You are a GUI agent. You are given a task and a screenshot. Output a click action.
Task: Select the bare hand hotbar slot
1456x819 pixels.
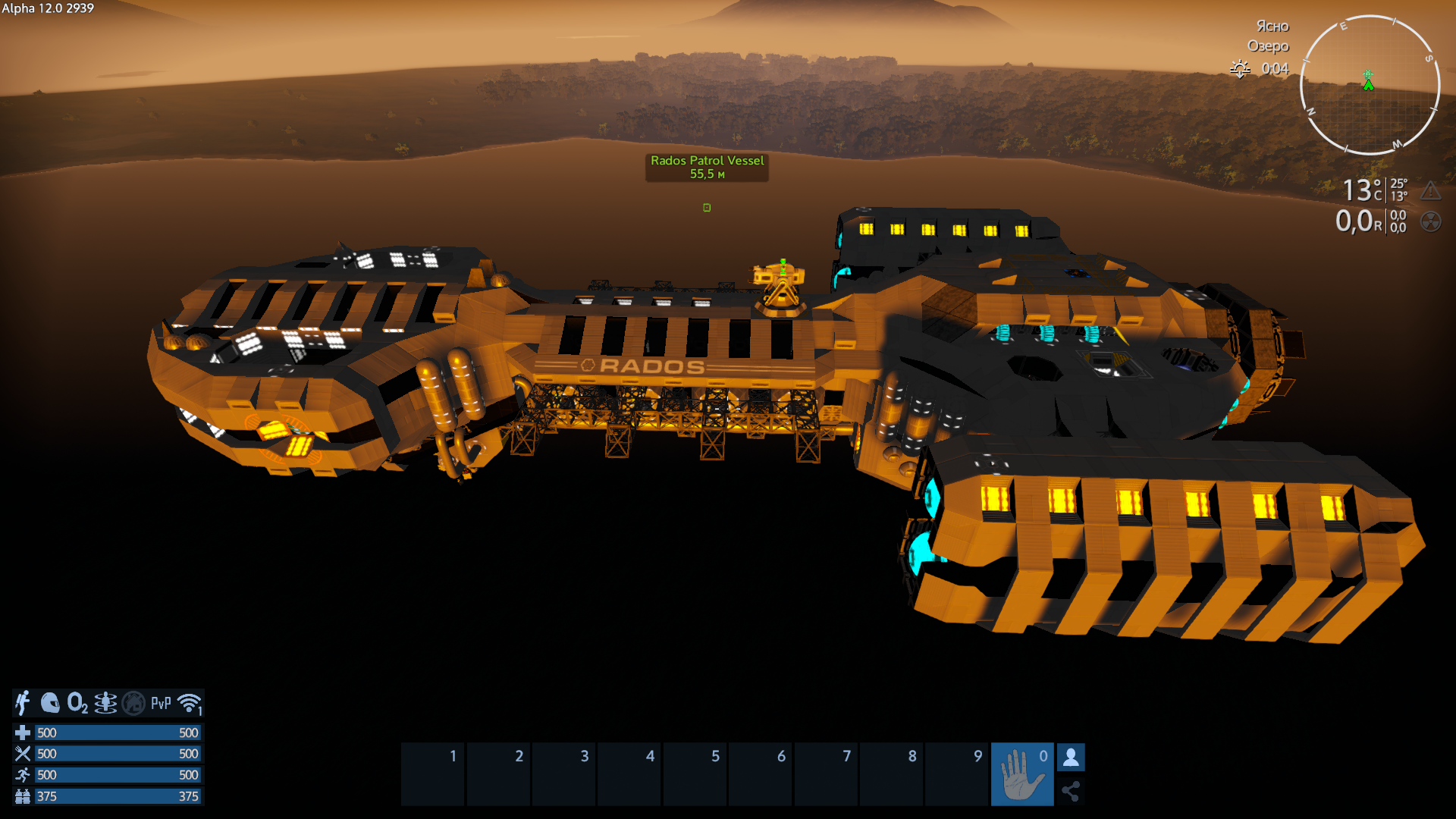pyautogui.click(x=1021, y=773)
